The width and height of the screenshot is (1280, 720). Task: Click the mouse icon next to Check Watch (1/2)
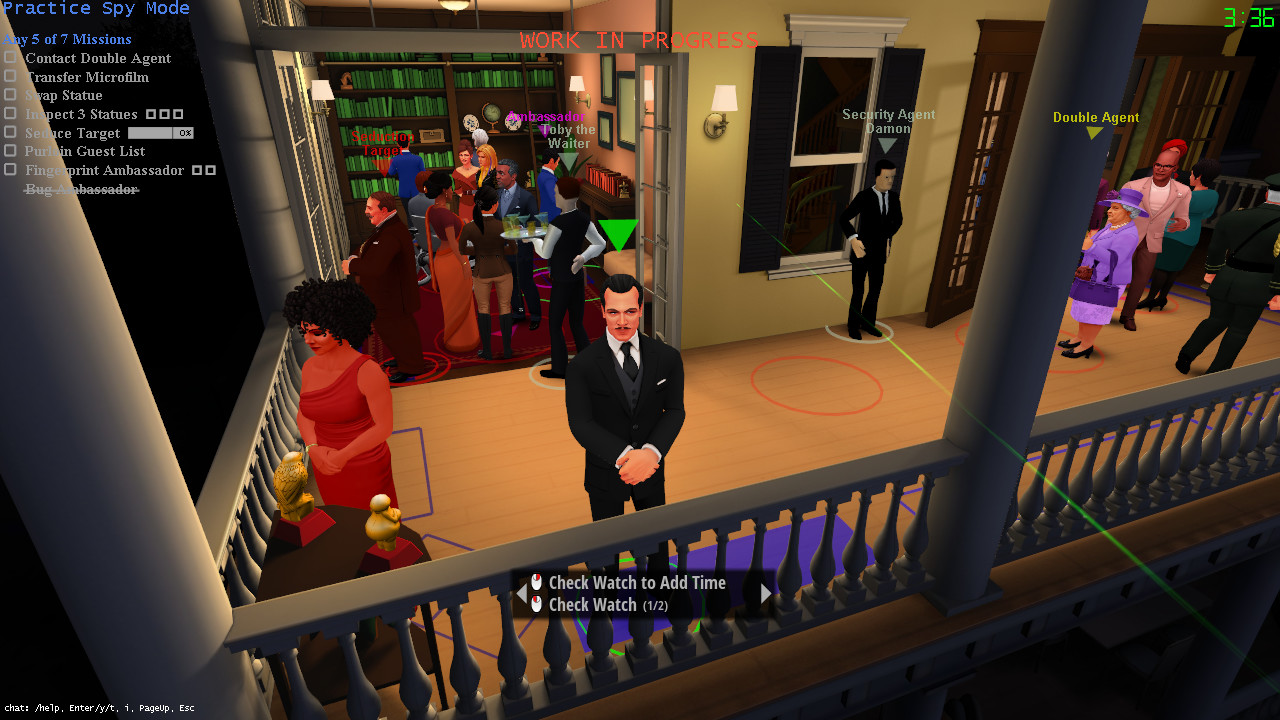(x=537, y=604)
